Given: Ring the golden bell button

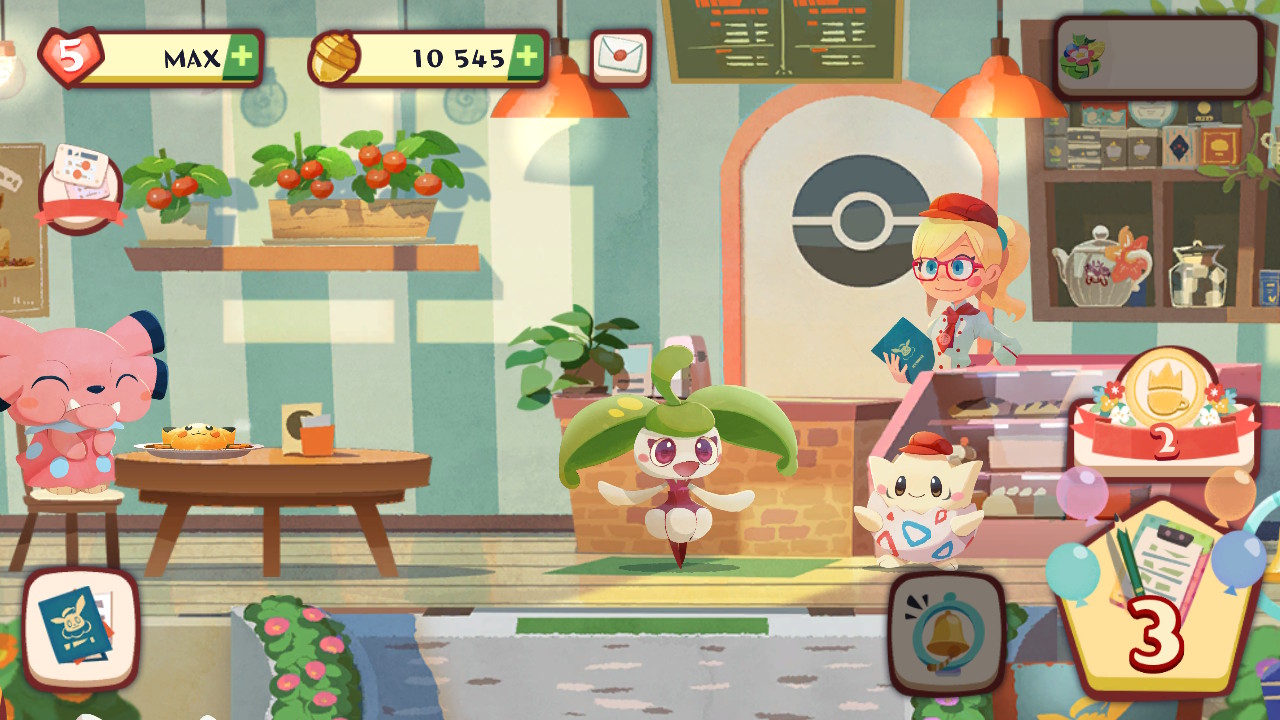Looking at the screenshot, I should coord(946,633).
